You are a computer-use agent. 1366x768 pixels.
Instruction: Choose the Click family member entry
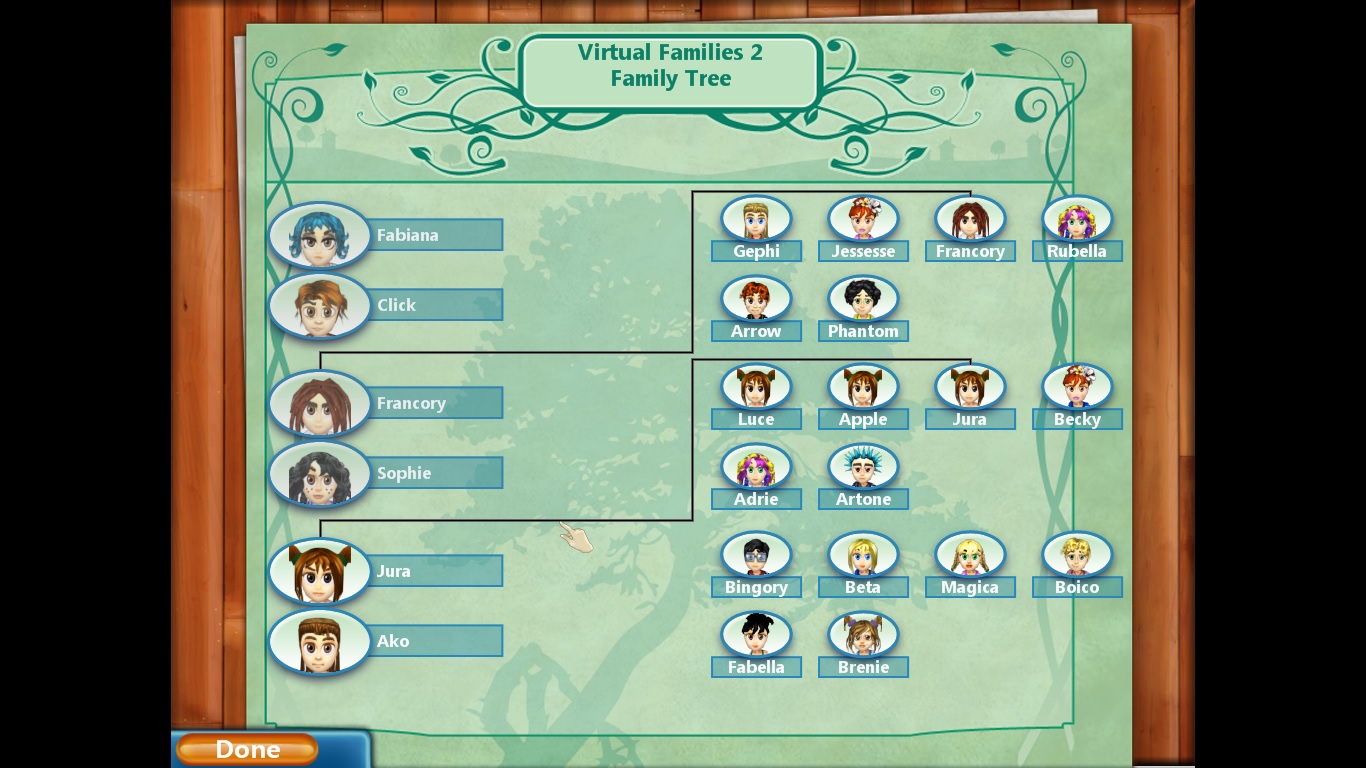(x=319, y=306)
